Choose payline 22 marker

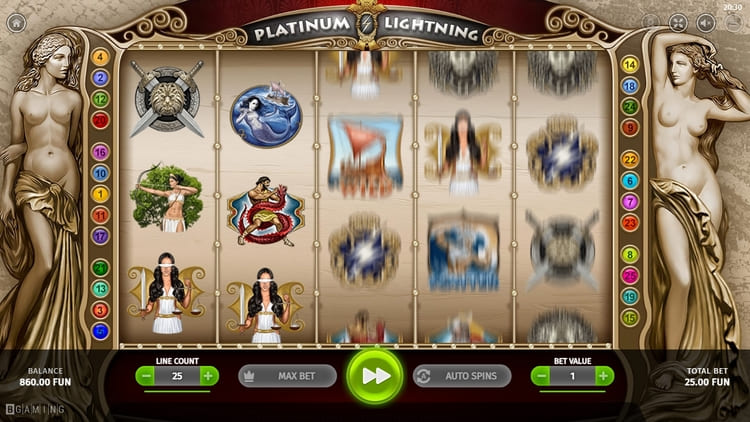coord(630,159)
